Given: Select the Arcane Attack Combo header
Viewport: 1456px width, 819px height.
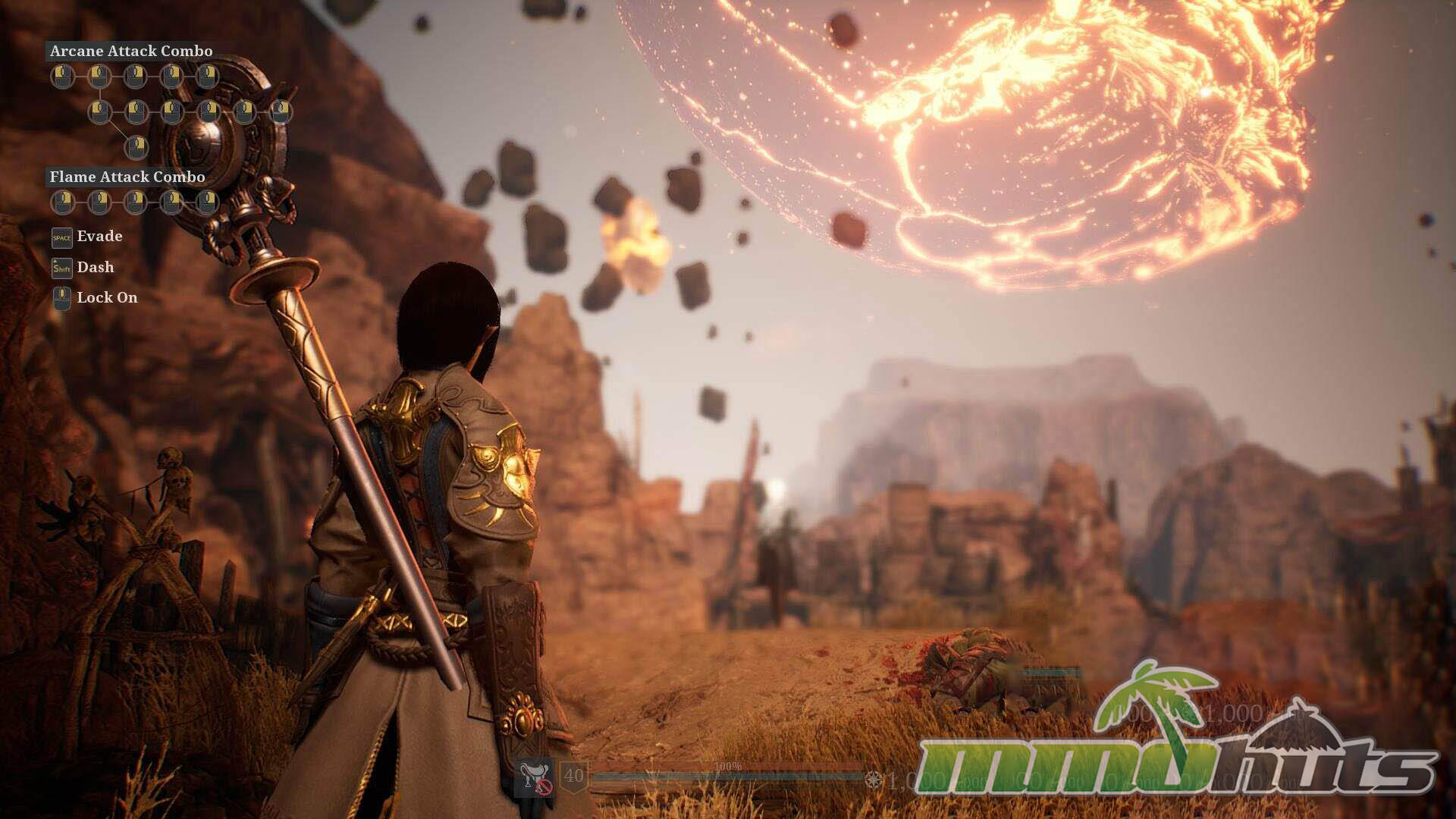Looking at the screenshot, I should [x=131, y=52].
